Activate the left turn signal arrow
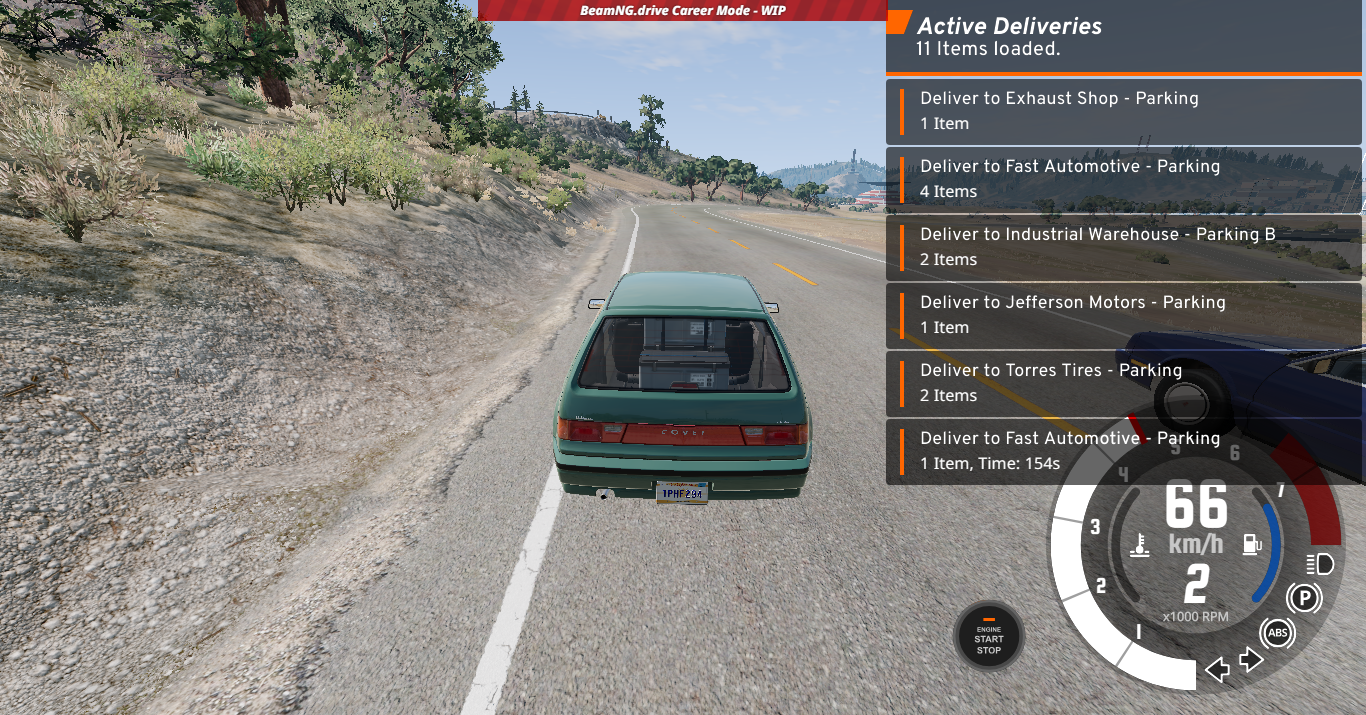The image size is (1366, 715). (x=1217, y=669)
